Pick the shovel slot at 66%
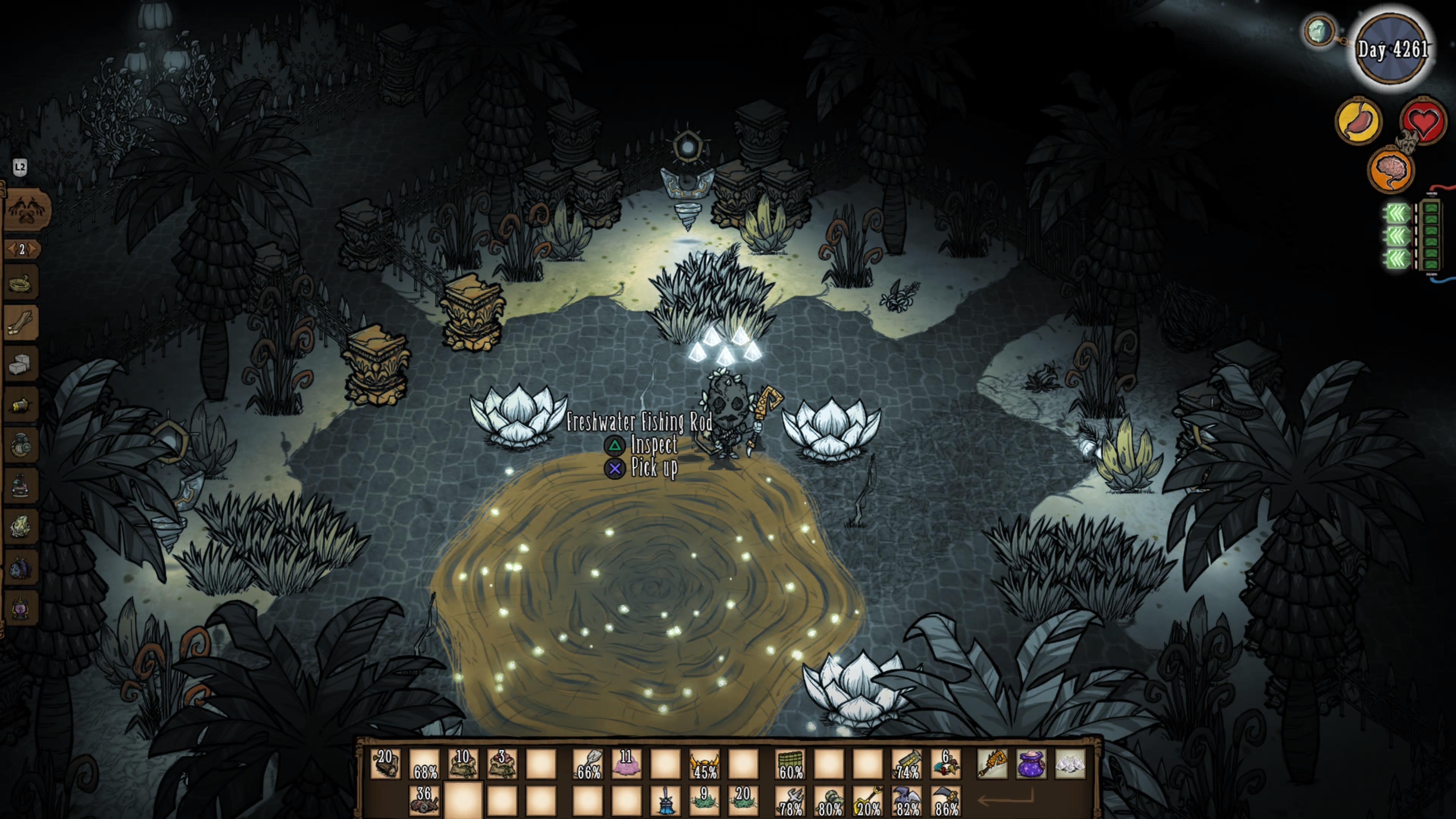Screen dimensions: 1456x819 [587, 764]
